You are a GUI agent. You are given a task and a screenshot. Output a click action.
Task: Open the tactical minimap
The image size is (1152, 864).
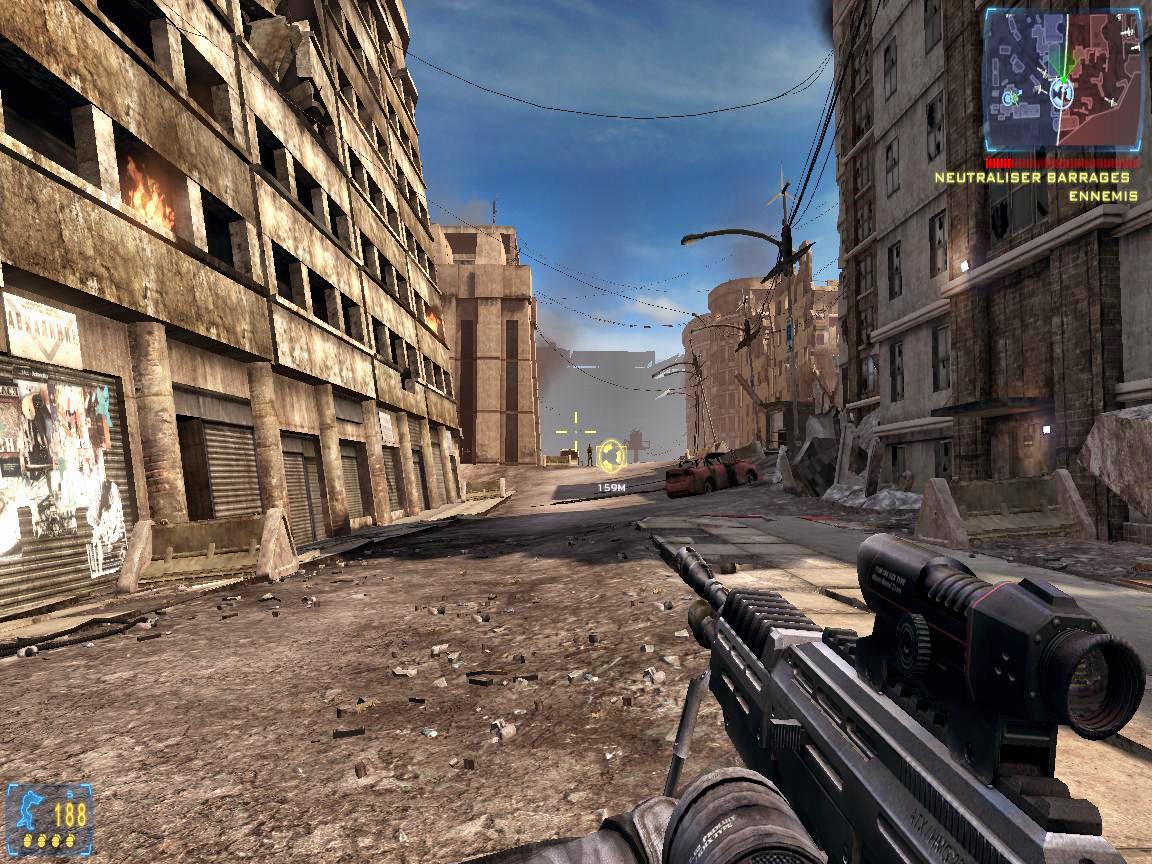[1062, 80]
